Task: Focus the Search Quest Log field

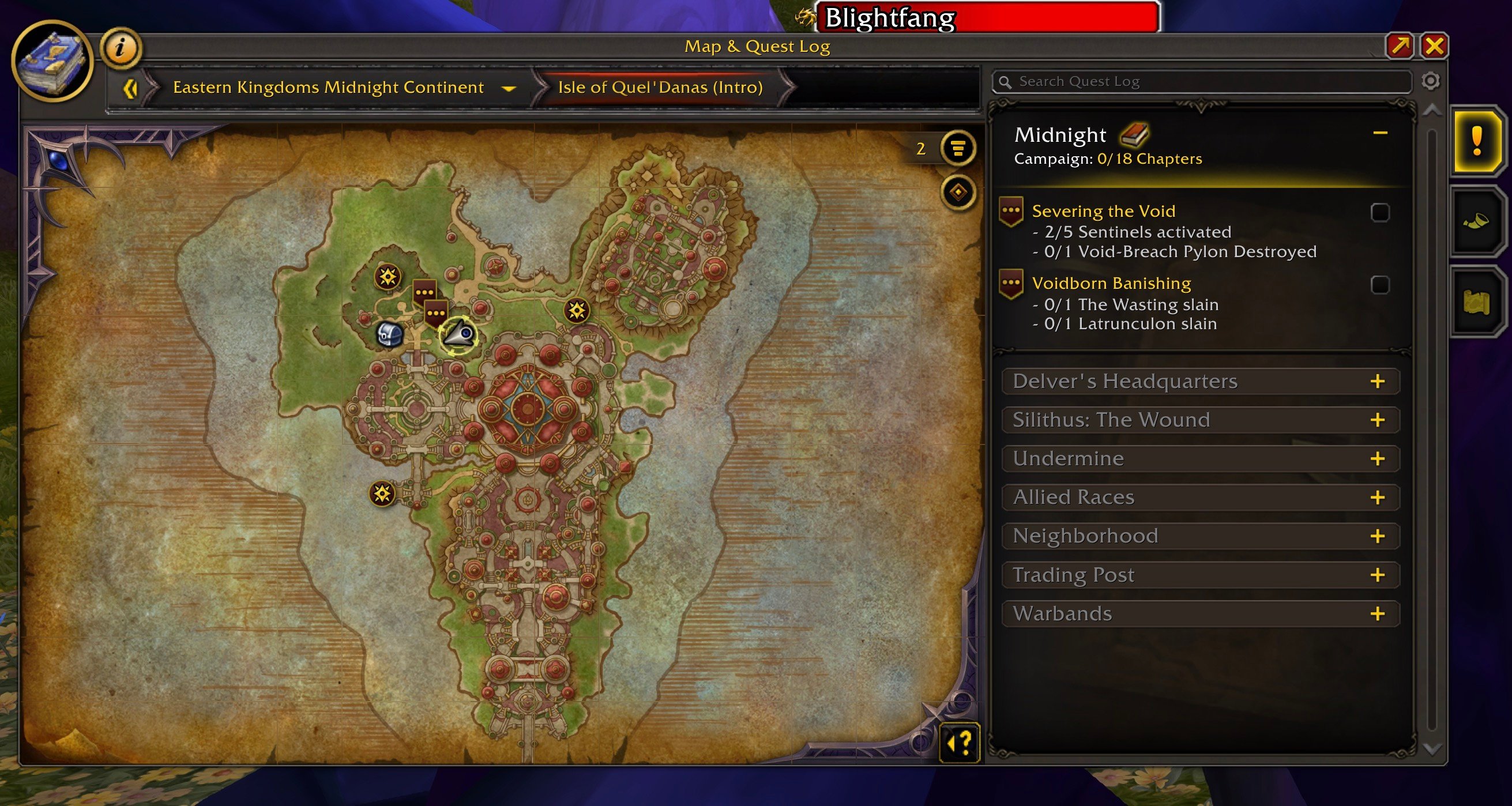Action: click(x=1209, y=82)
